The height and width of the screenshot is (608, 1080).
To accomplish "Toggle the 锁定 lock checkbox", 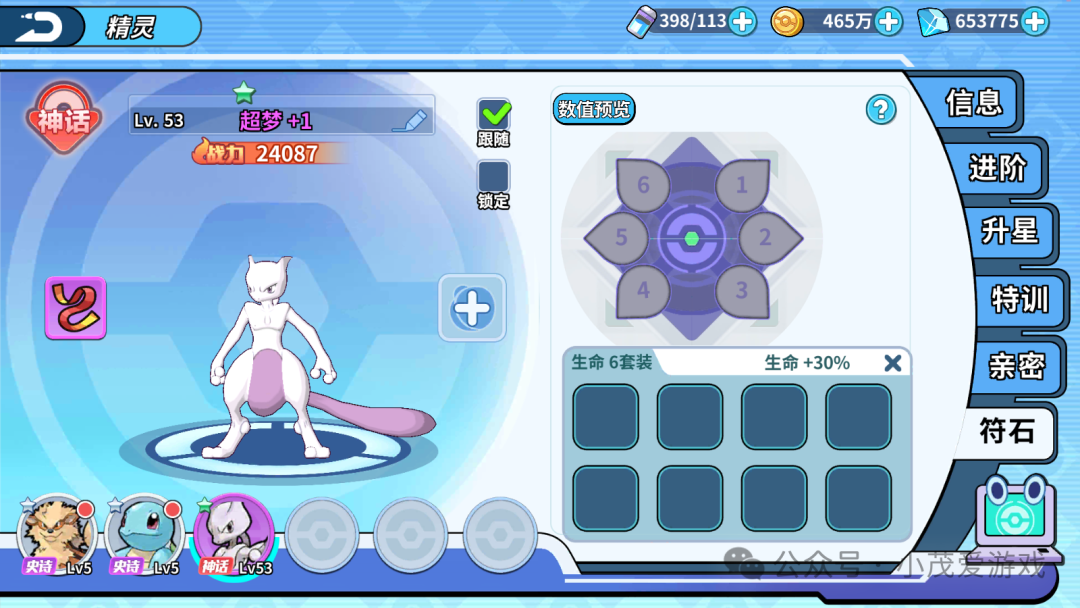I will [x=494, y=177].
